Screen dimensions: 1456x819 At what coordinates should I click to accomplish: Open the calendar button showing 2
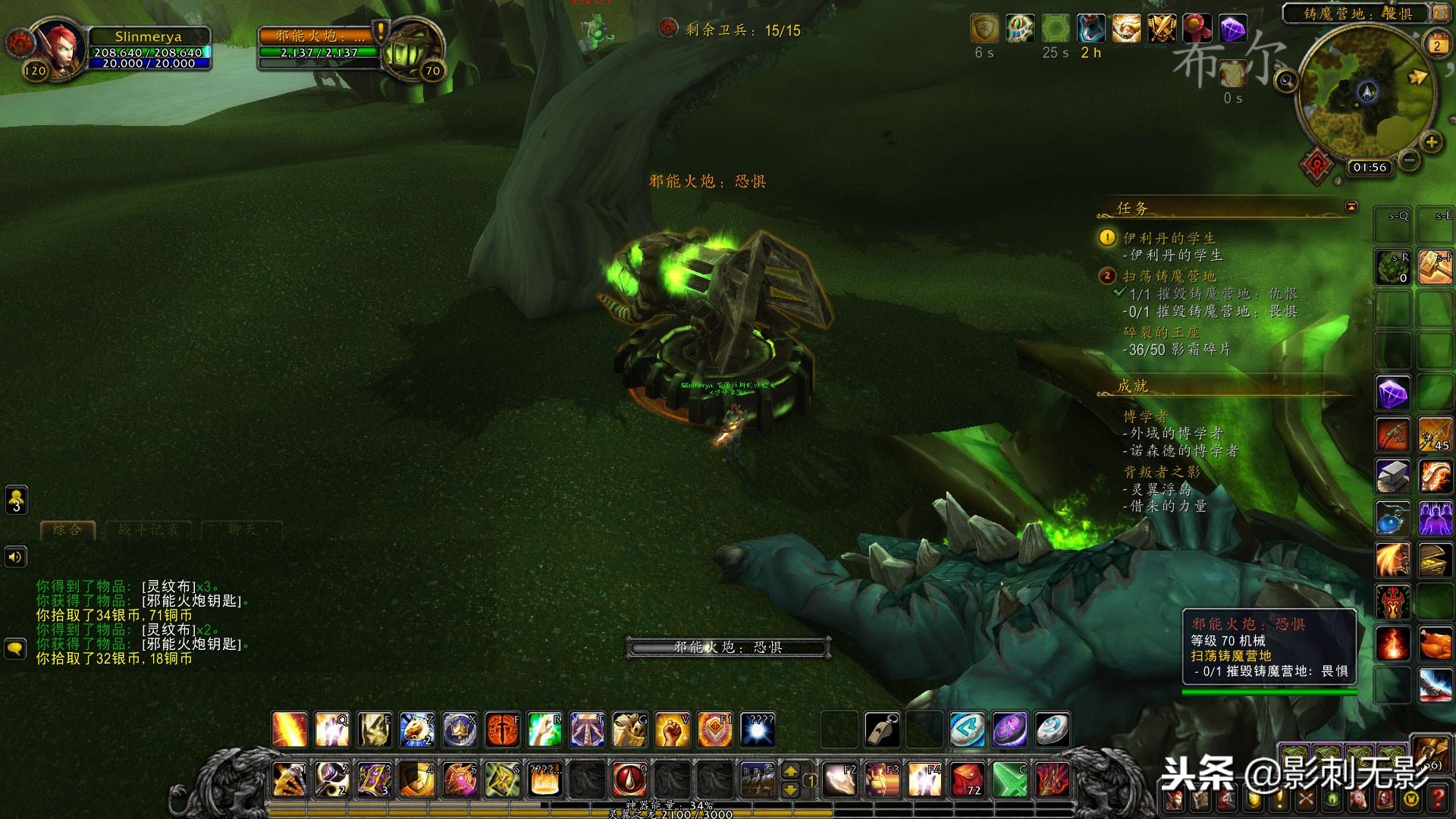coord(1436,45)
